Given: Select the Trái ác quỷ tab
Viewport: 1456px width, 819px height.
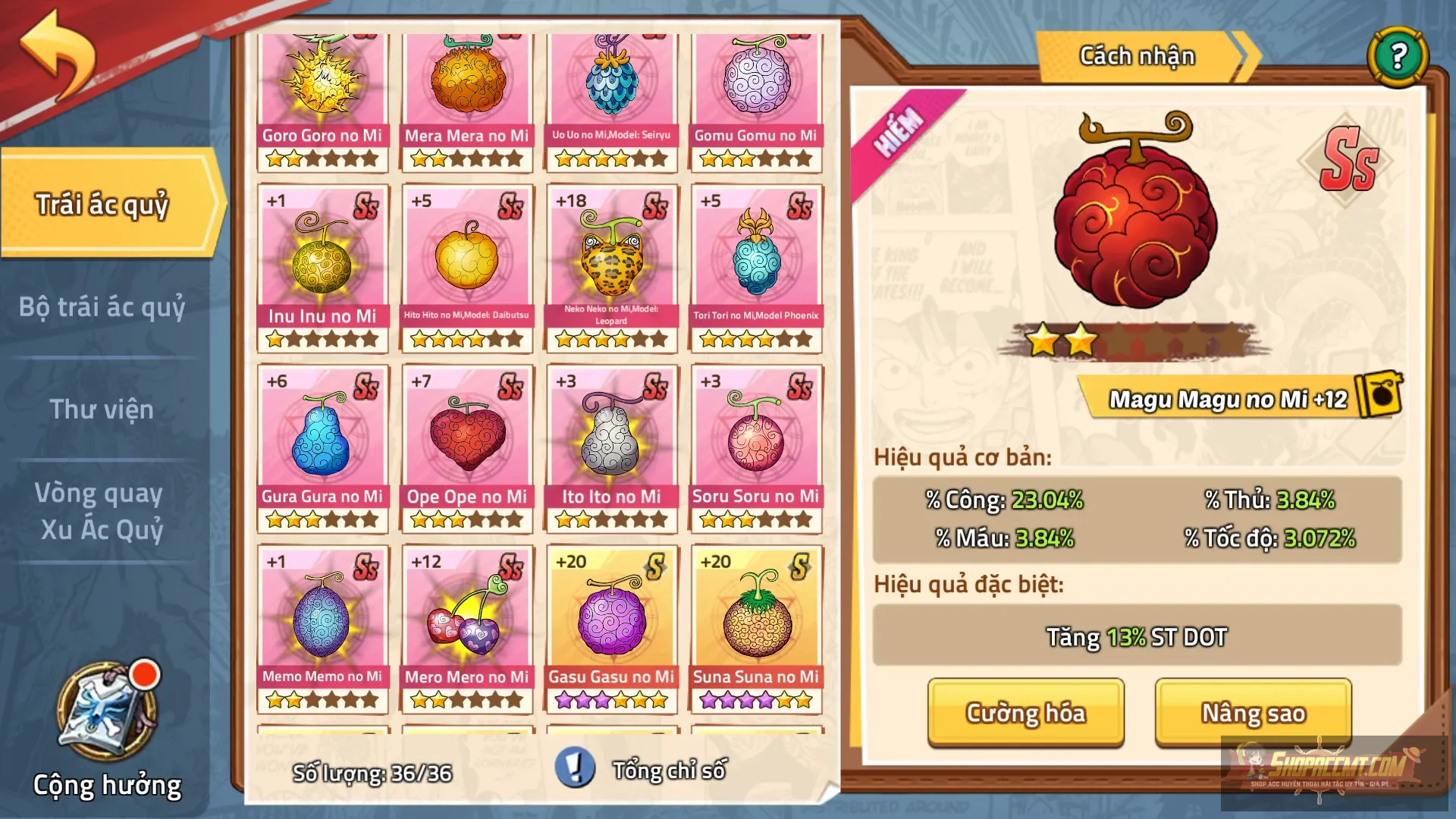Looking at the screenshot, I should pyautogui.click(x=102, y=205).
